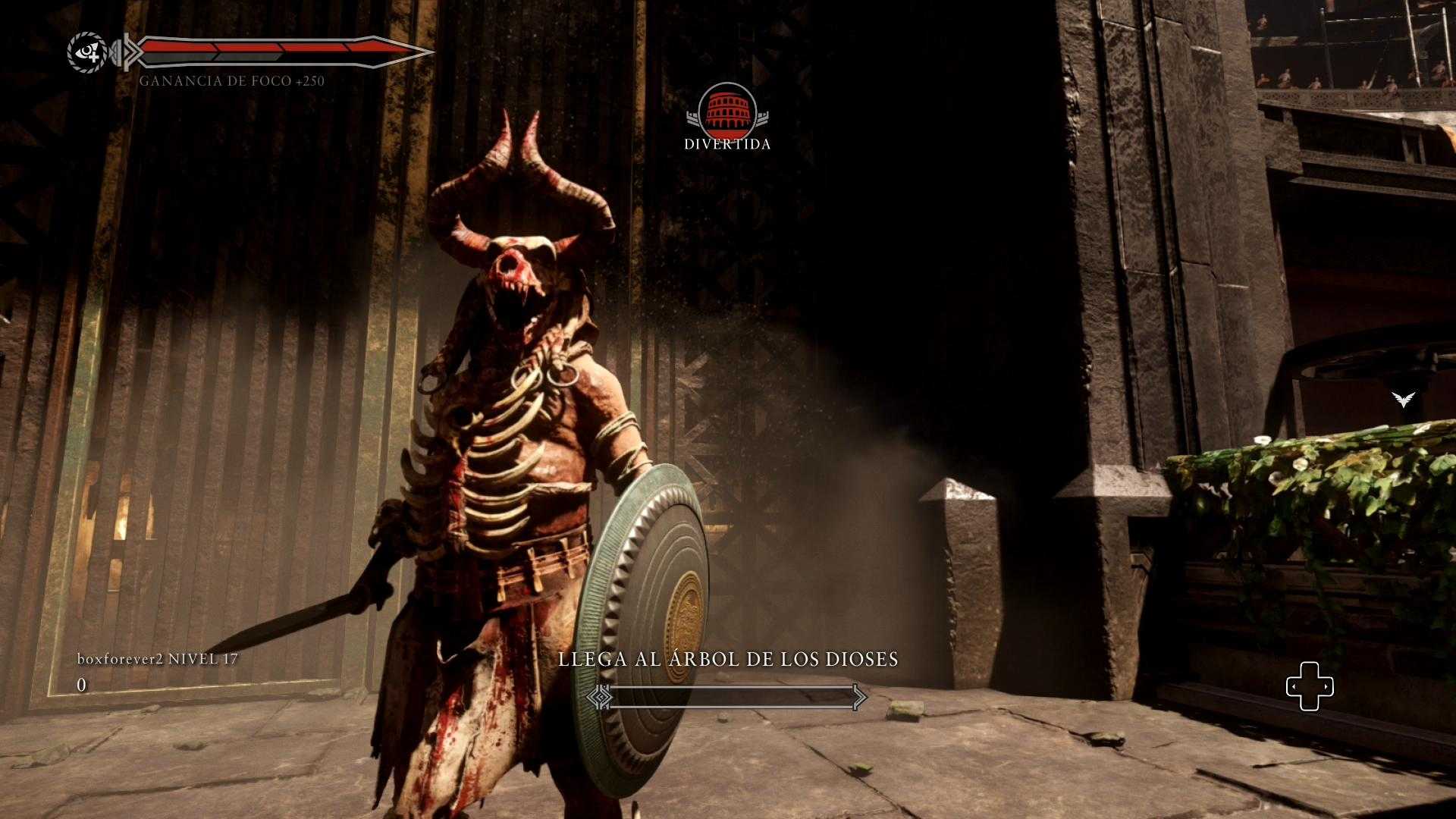
Task: Open the 'Llega al árbol de los dioses' objective
Action: 728,659
